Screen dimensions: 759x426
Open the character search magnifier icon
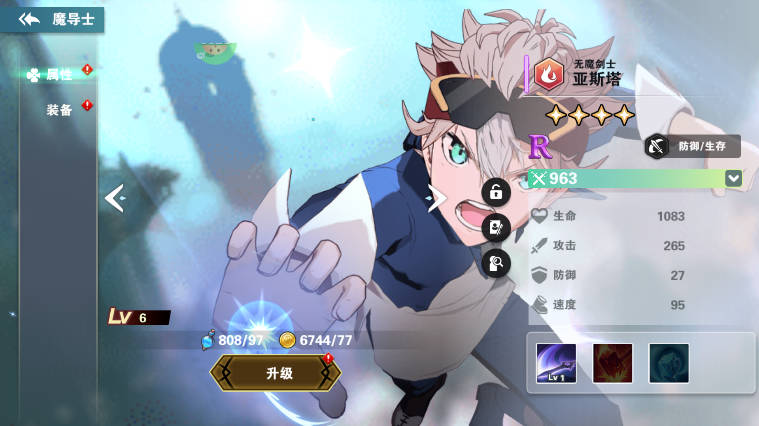[x=496, y=263]
